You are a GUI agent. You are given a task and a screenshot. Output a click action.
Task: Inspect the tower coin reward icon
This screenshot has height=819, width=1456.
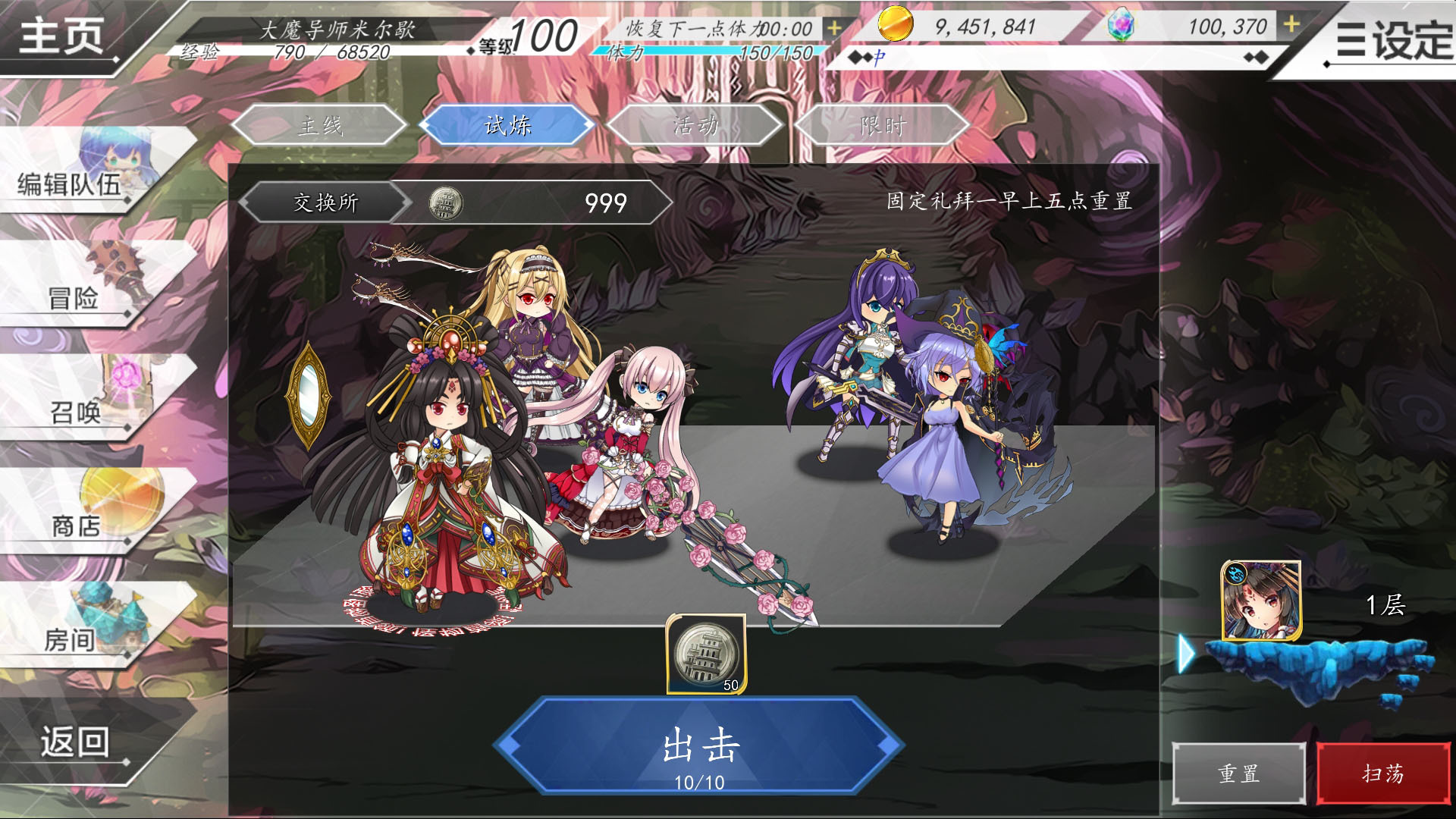(x=706, y=654)
